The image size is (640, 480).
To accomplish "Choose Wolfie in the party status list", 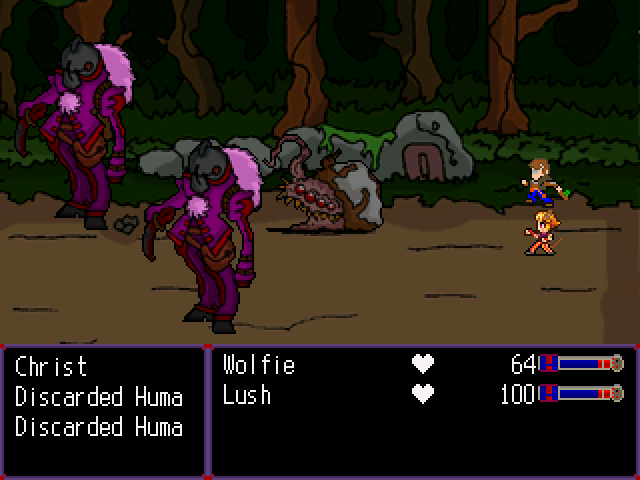I will [259, 365].
